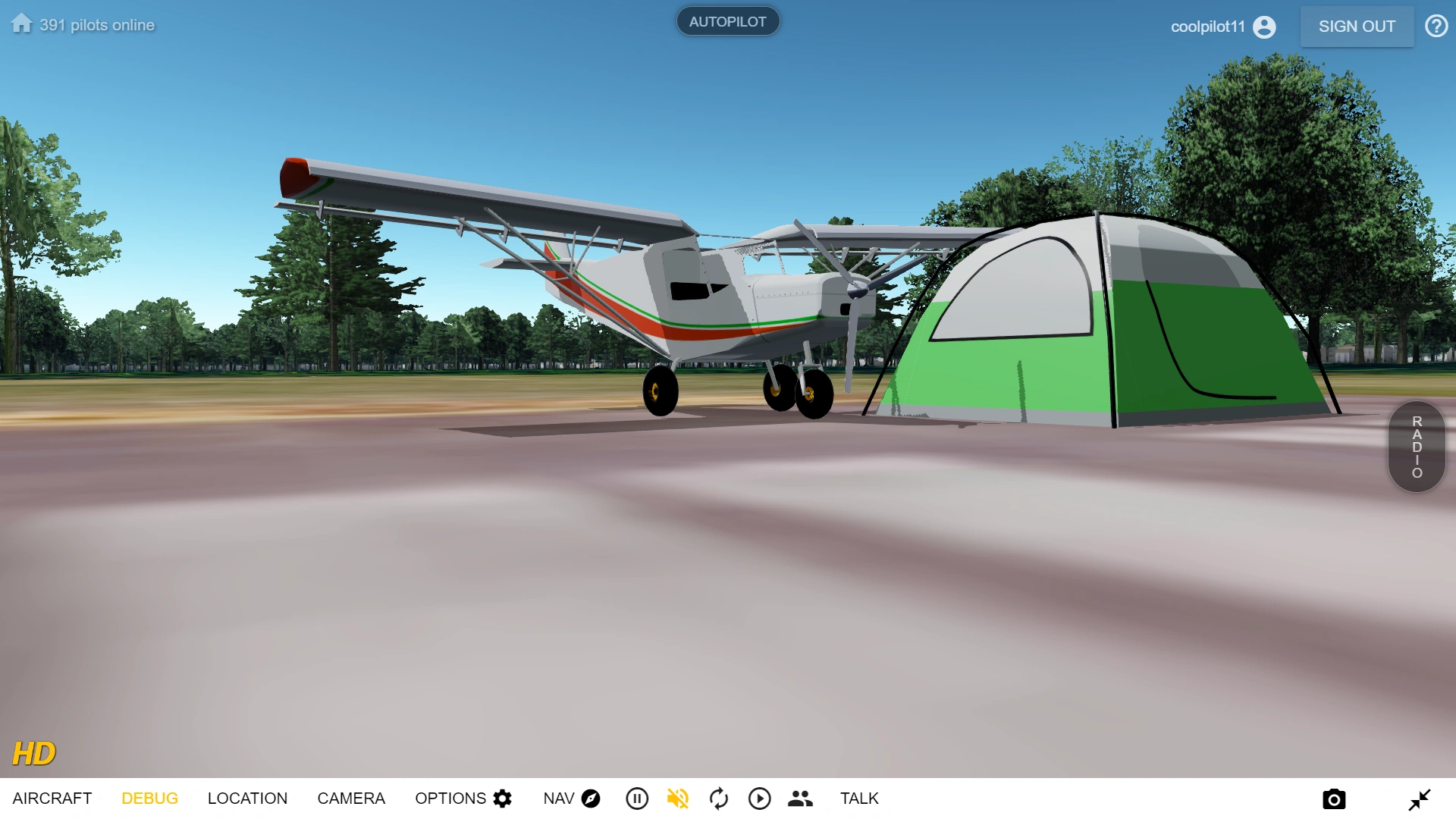Open the CAMERA menu
The width and height of the screenshot is (1456, 819).
pos(351,798)
